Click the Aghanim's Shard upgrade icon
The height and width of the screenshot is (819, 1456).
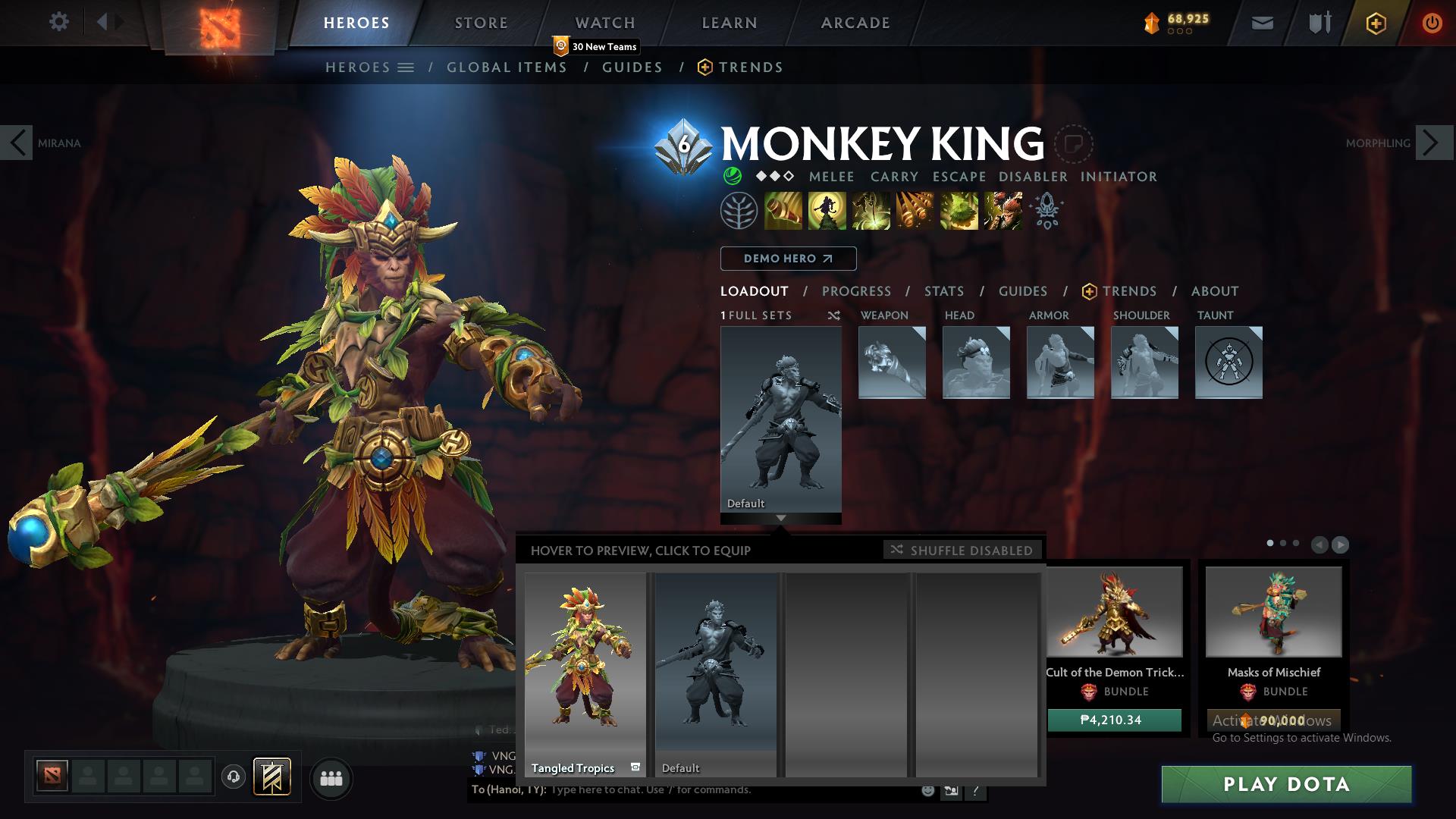click(1048, 211)
